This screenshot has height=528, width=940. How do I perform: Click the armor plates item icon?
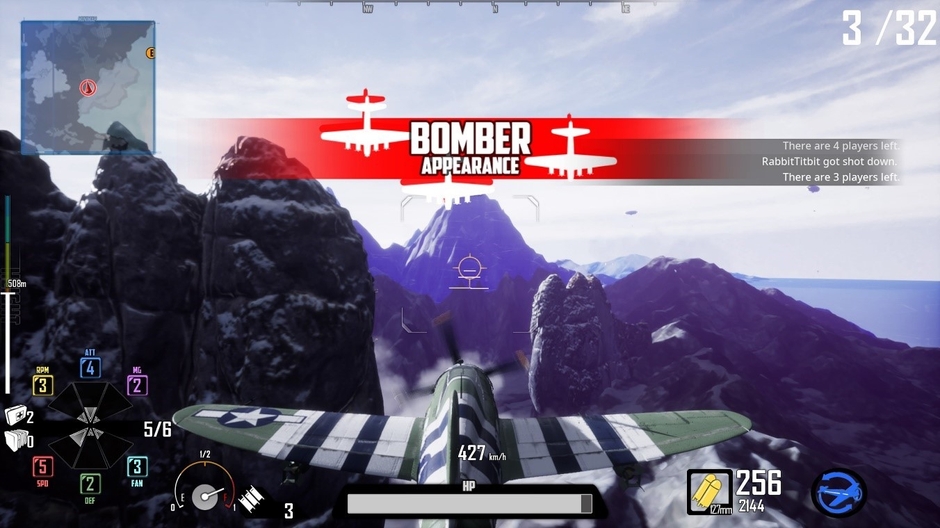click(15, 440)
